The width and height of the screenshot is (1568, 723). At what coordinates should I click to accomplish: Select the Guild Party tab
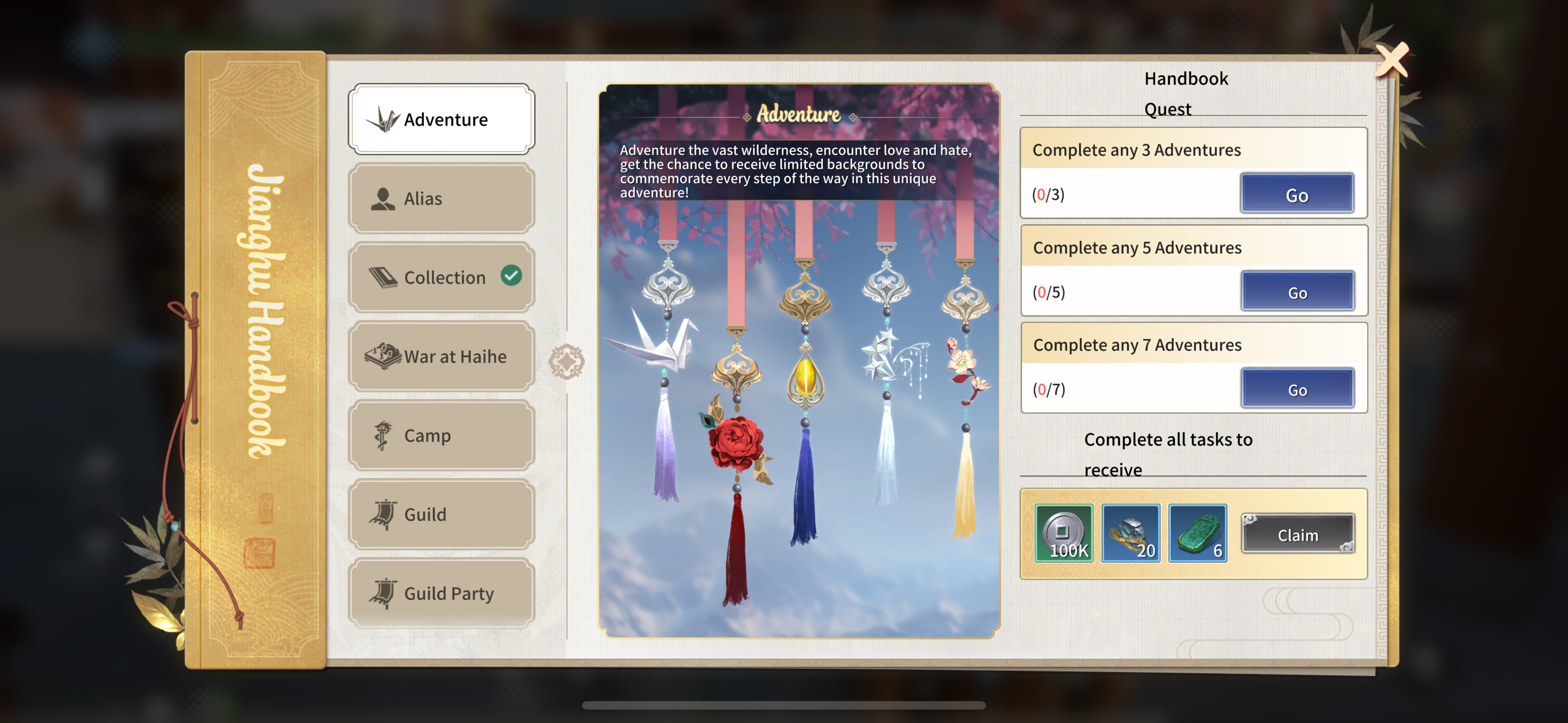441,594
